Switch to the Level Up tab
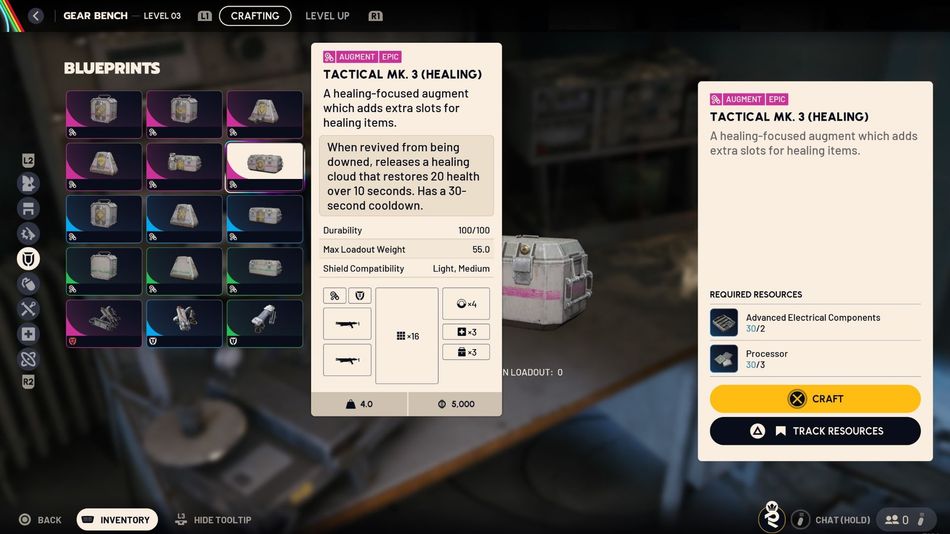Screen dimensions: 950x534 pyautogui.click(x=327, y=16)
